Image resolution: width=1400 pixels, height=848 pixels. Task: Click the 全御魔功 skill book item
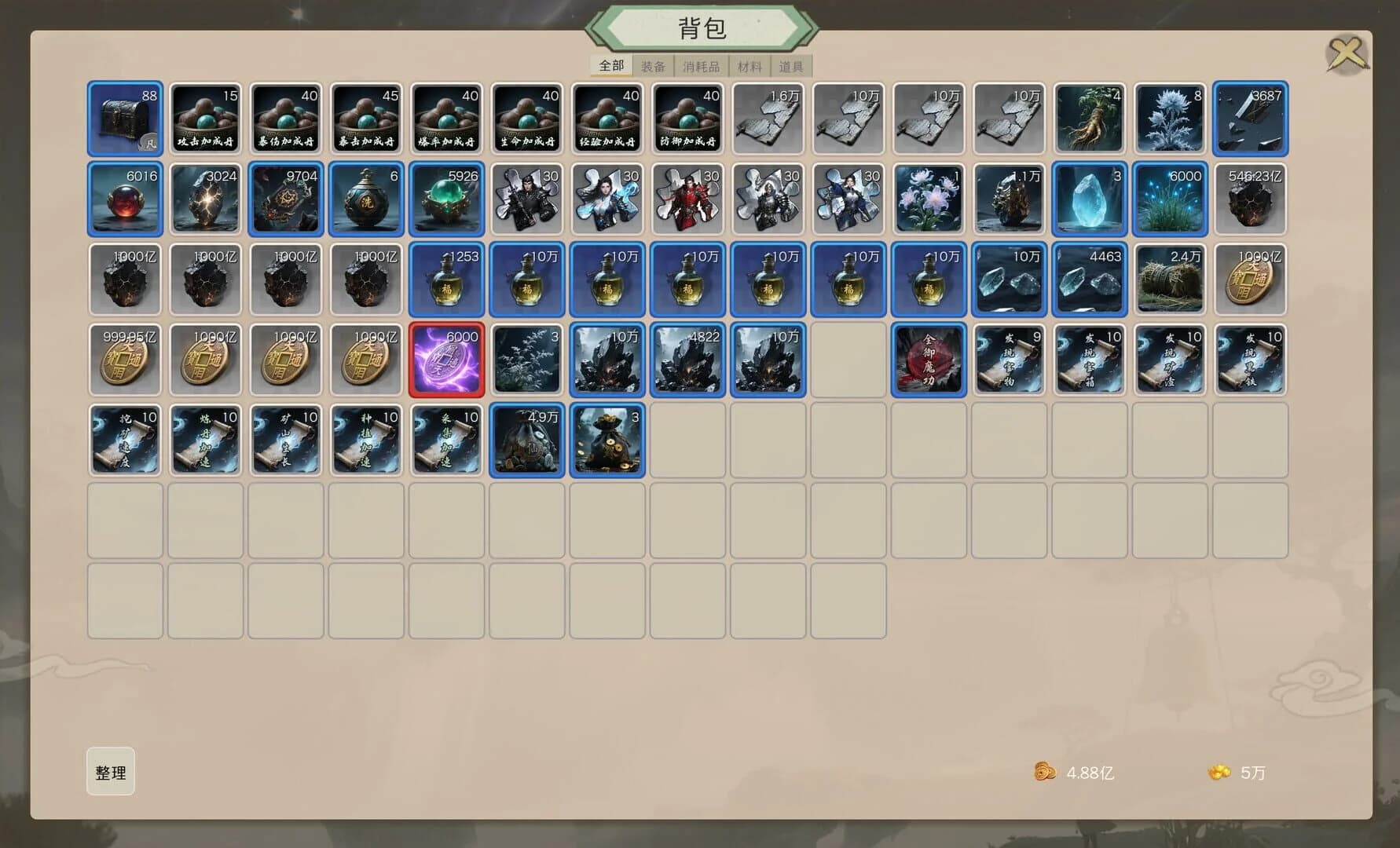coord(929,359)
